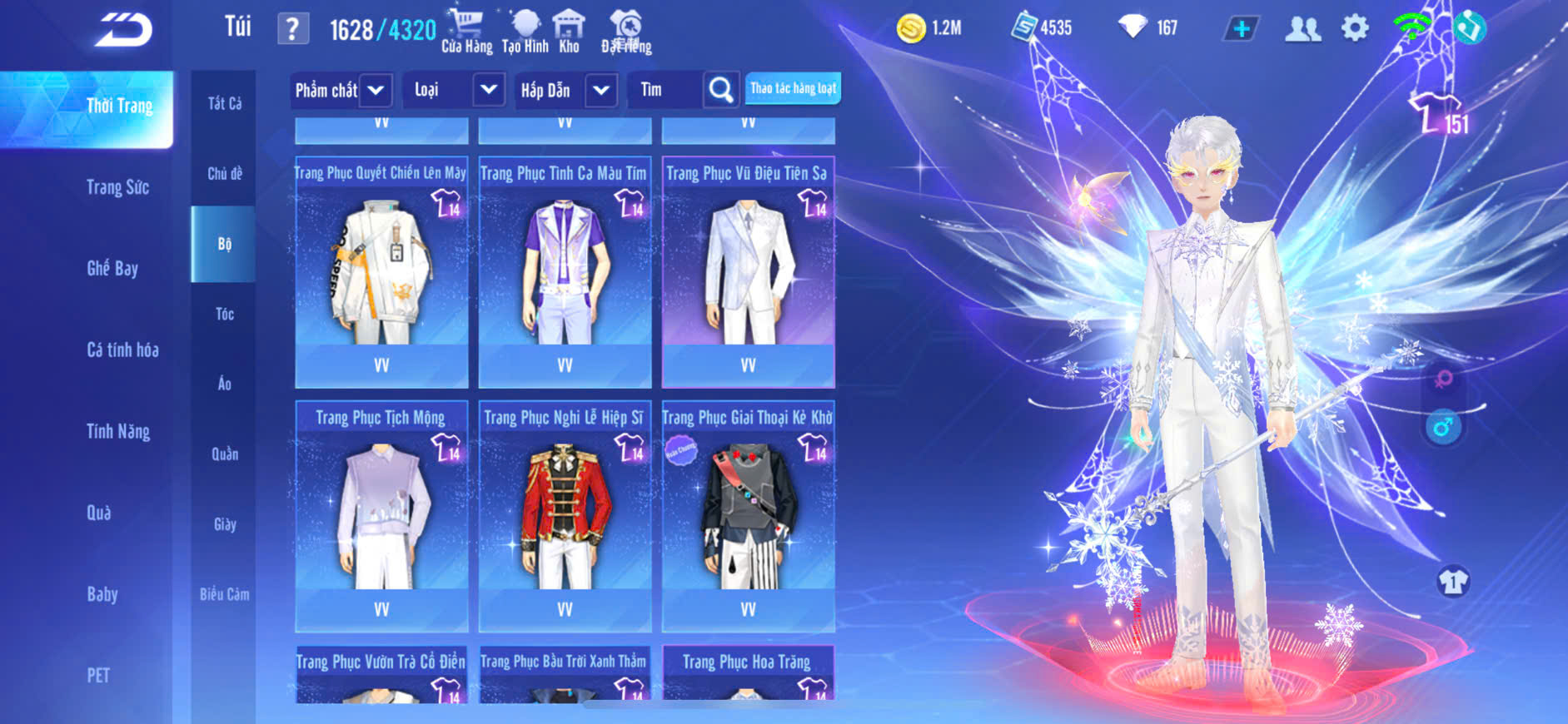Open the question mark help button
Image resolution: width=1568 pixels, height=724 pixels.
tap(292, 29)
